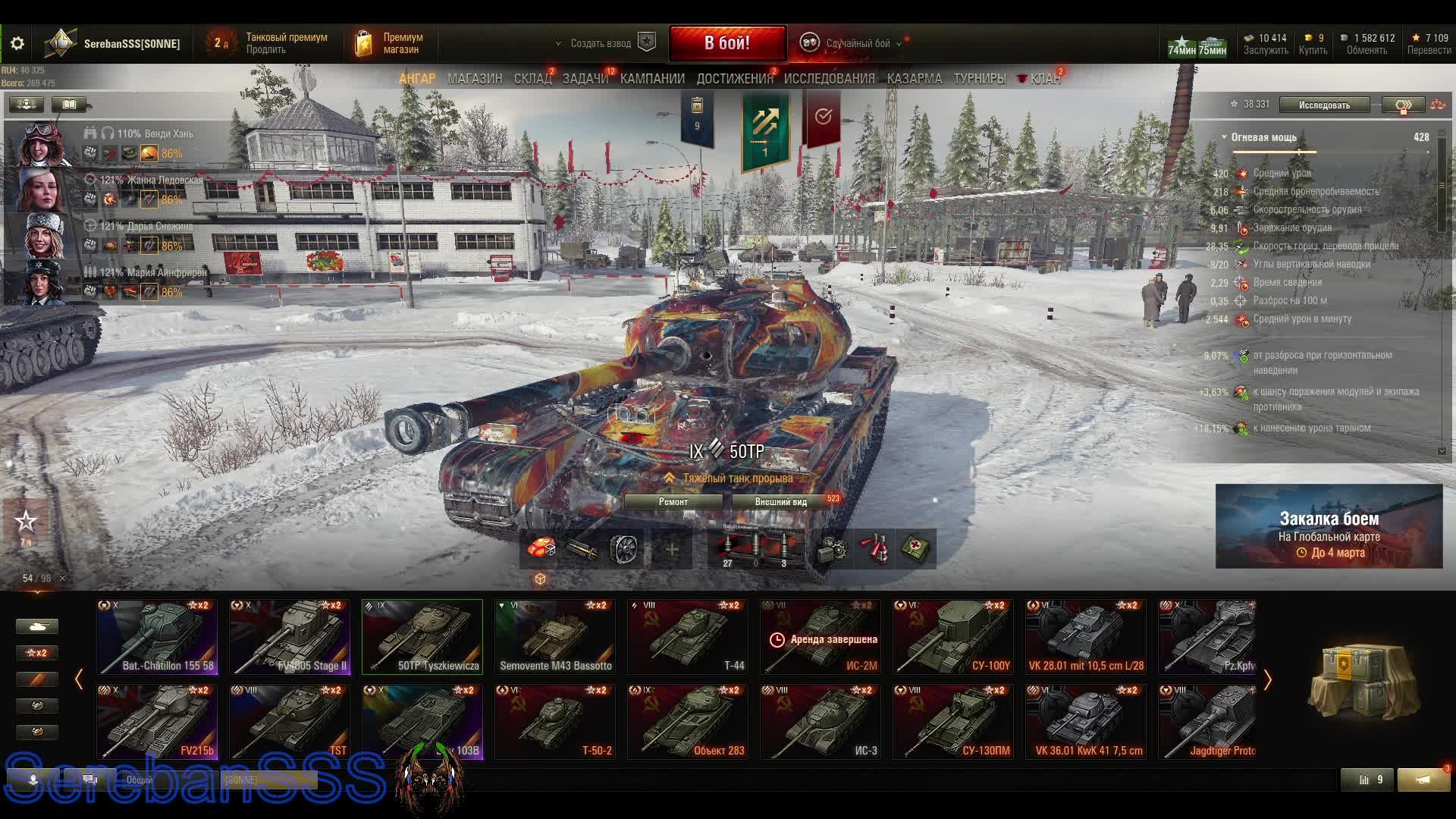Open the settings gear menu
Viewport: 1456px width, 819px height.
click(17, 43)
